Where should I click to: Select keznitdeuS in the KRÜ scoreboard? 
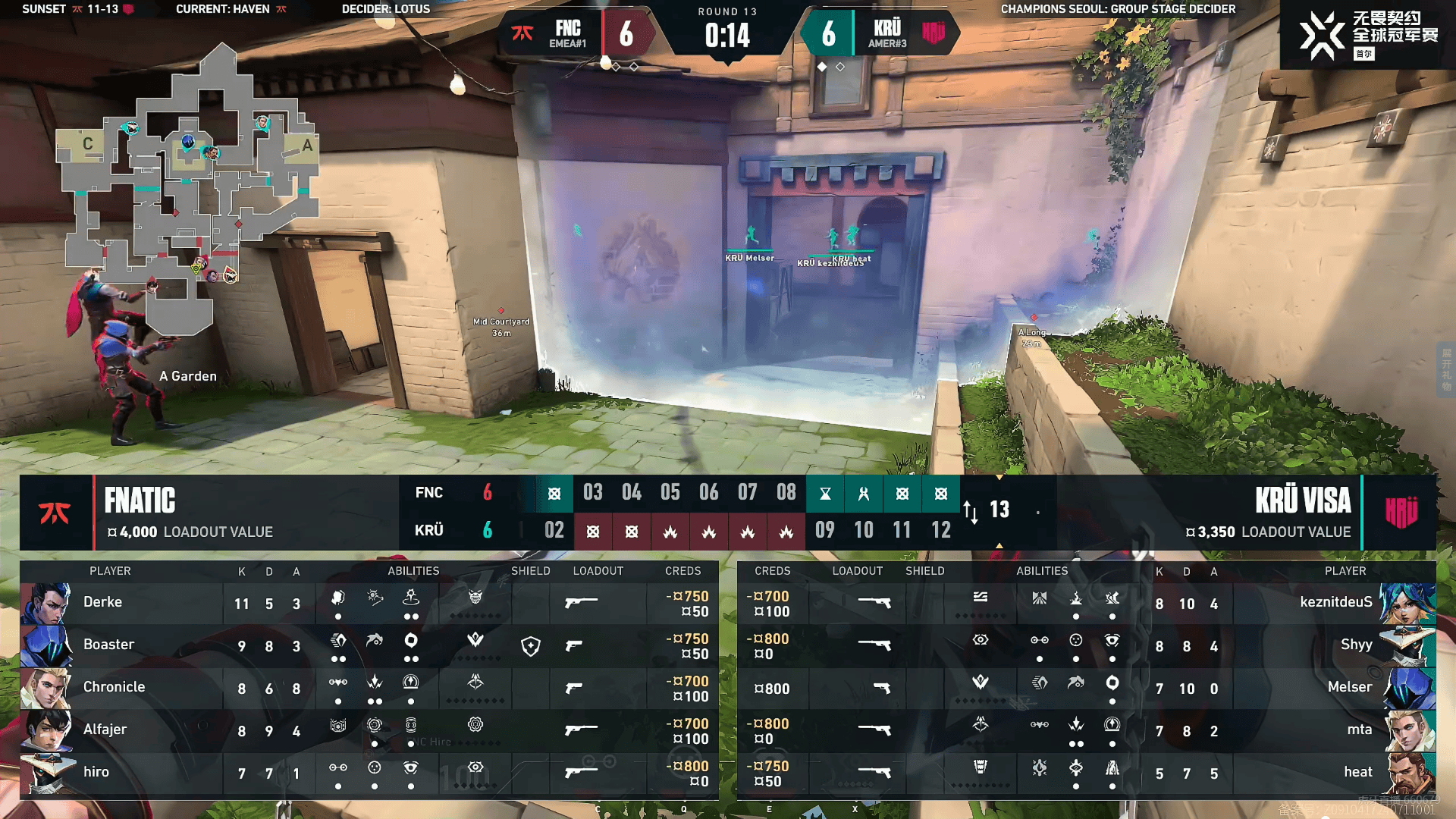pyautogui.click(x=1335, y=603)
